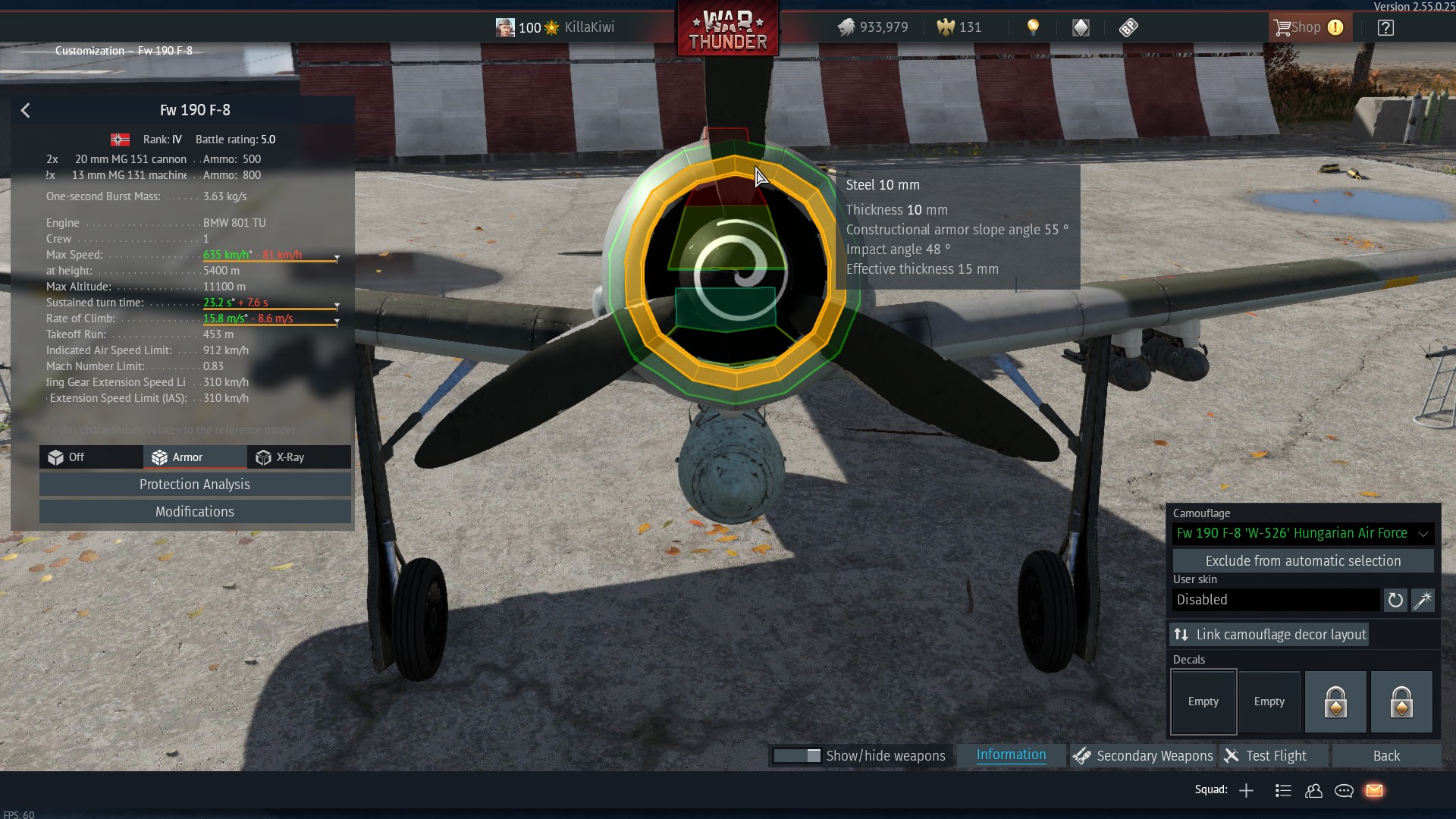Go back using the left arrow
Viewport: 1456px width, 819px height.
pyautogui.click(x=25, y=111)
